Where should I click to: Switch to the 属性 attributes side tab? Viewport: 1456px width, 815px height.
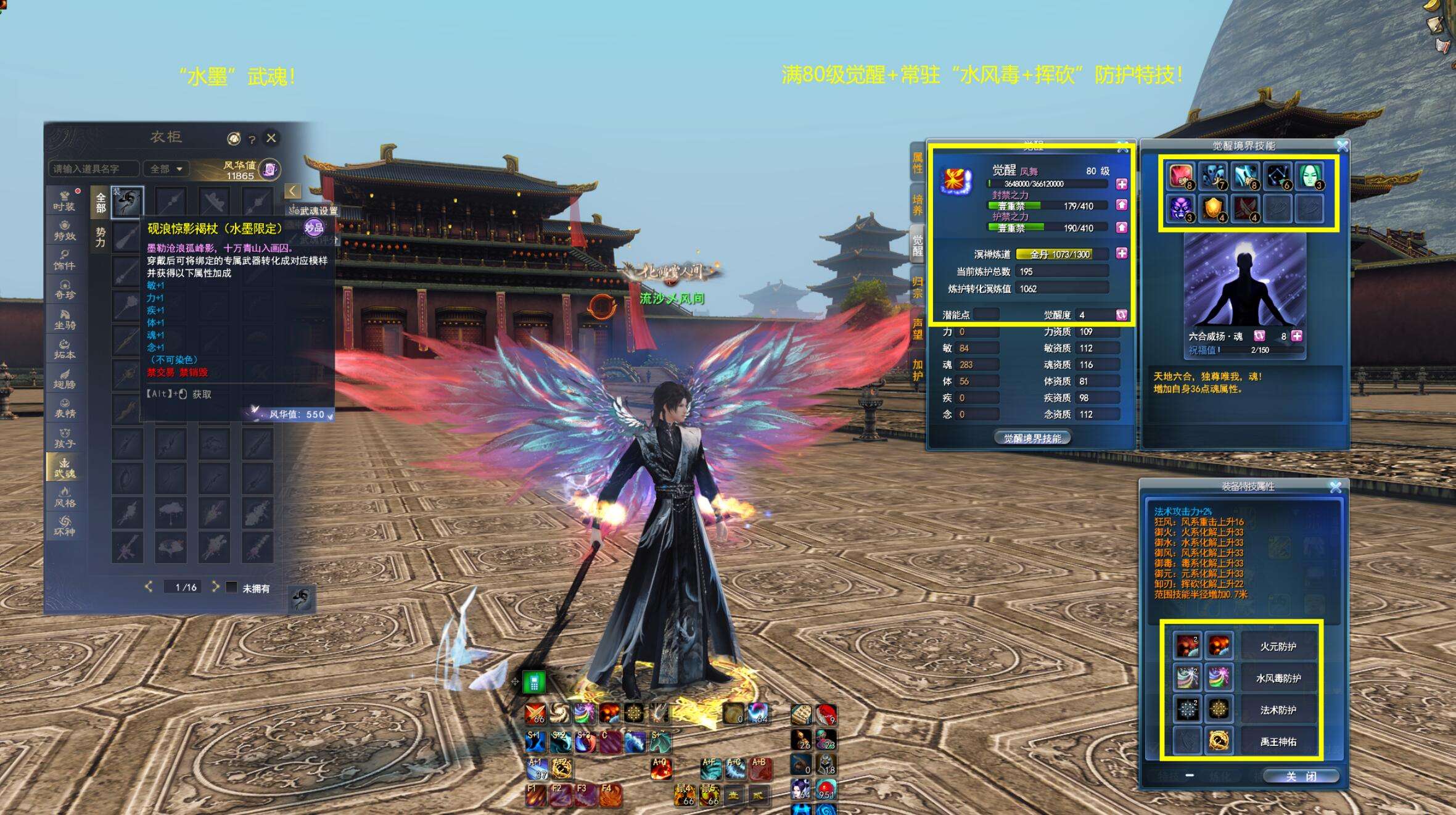(x=917, y=162)
